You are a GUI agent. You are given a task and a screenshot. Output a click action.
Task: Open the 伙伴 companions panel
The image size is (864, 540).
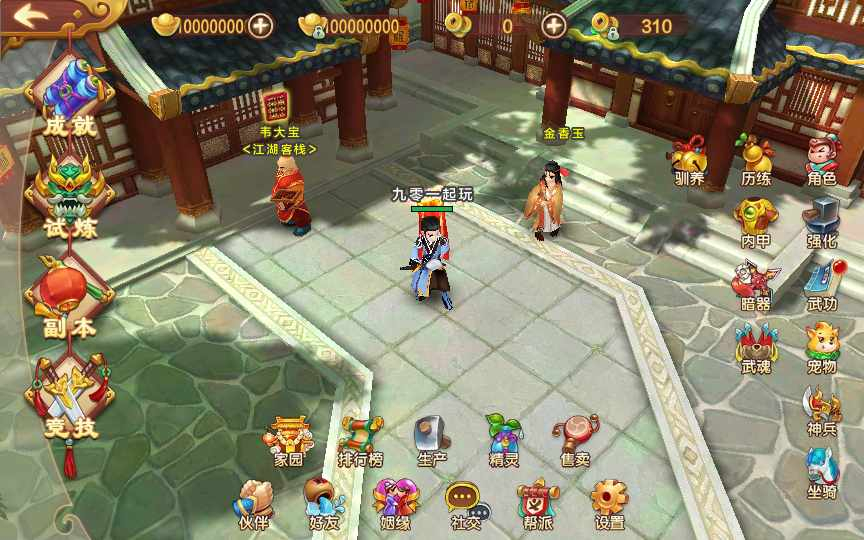coord(254,503)
